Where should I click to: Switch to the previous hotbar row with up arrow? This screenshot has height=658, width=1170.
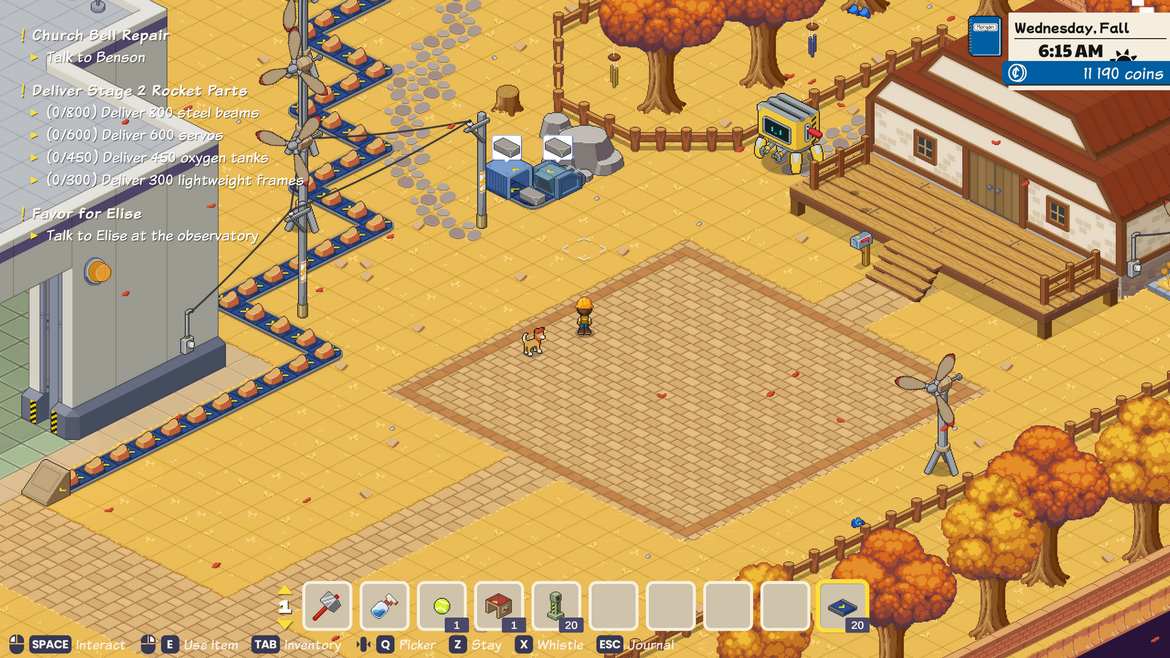coord(285,590)
